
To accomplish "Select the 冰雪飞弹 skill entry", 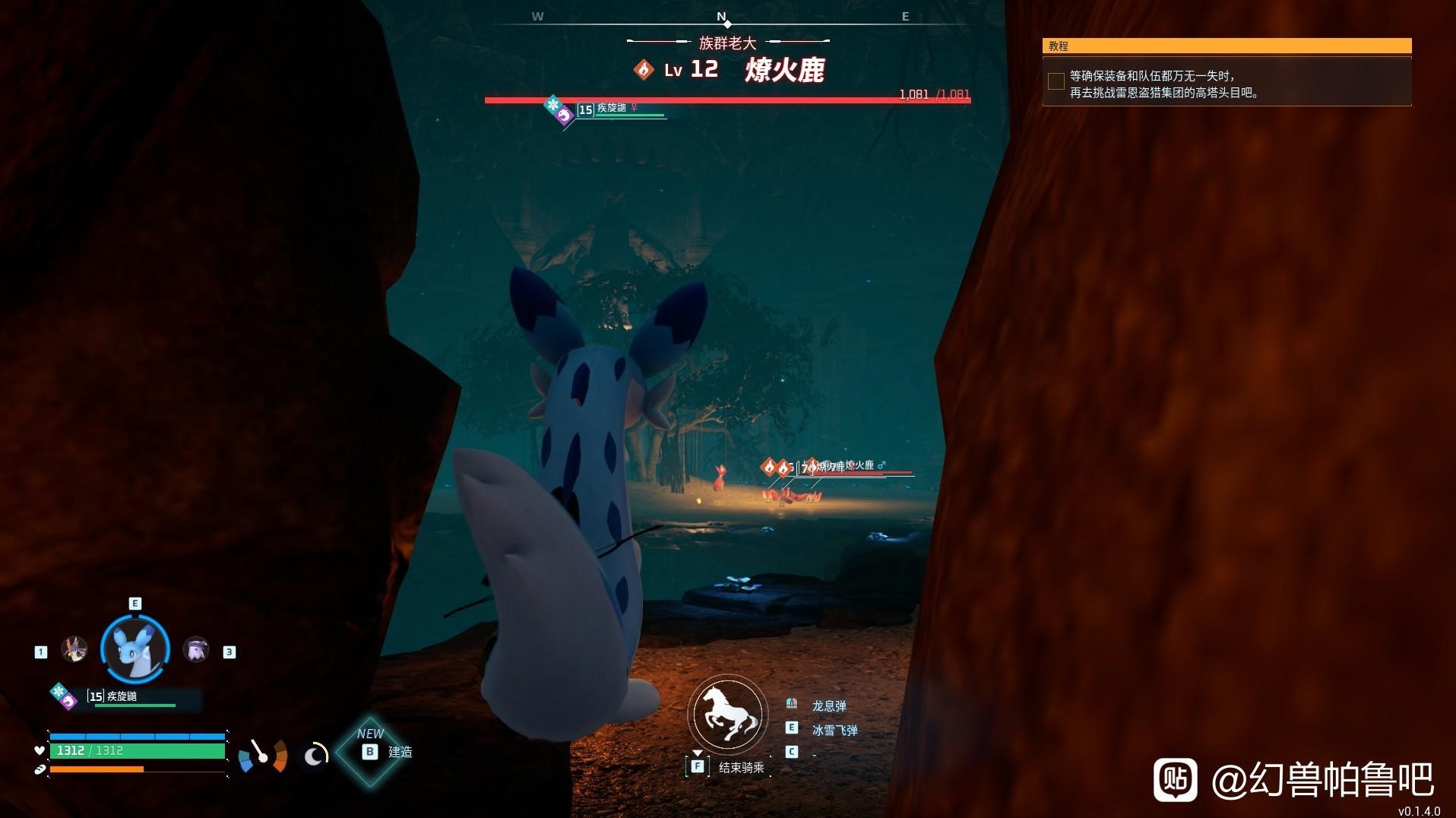I will 834,730.
